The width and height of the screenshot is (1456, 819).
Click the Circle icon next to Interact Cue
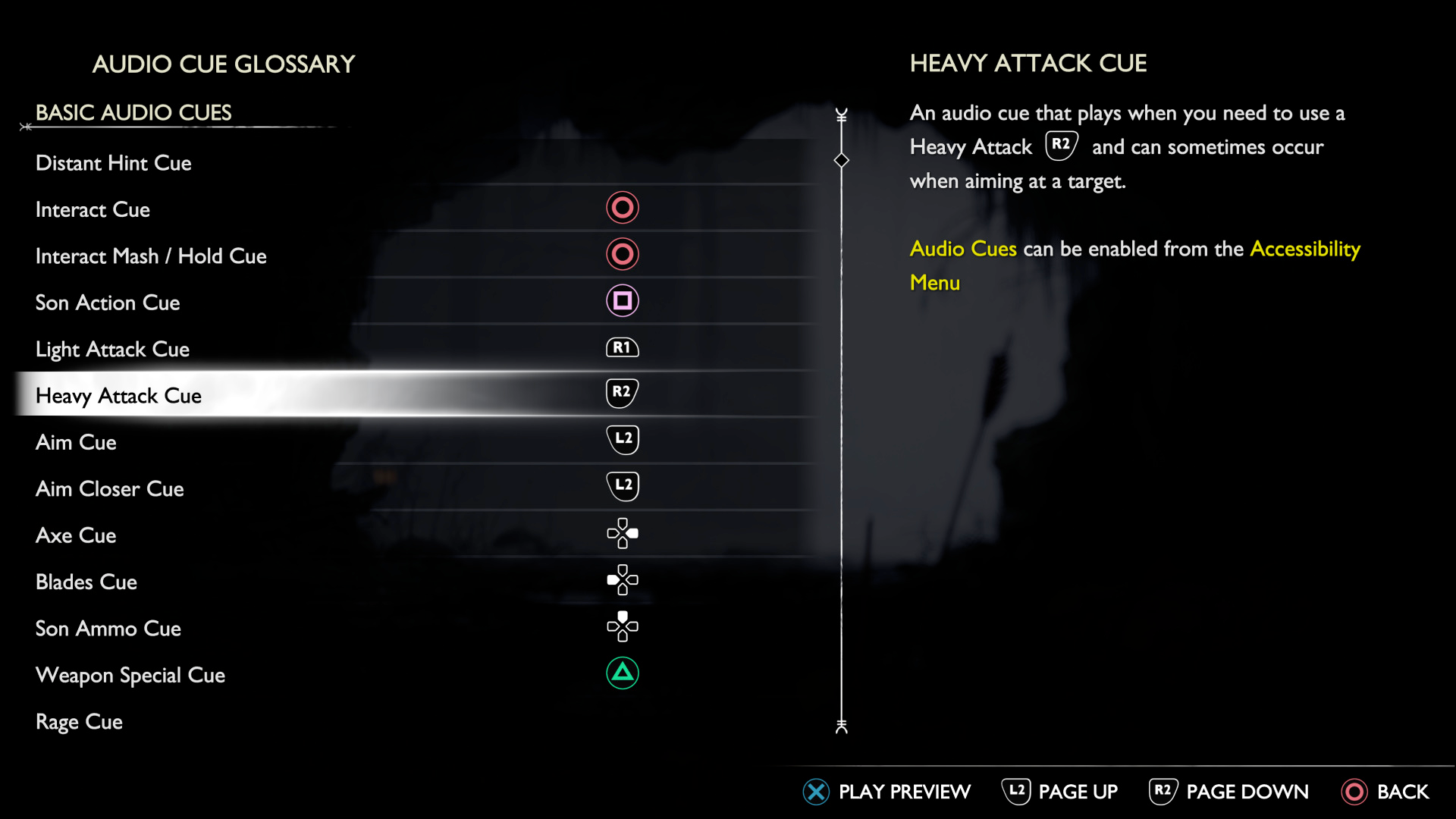click(623, 208)
